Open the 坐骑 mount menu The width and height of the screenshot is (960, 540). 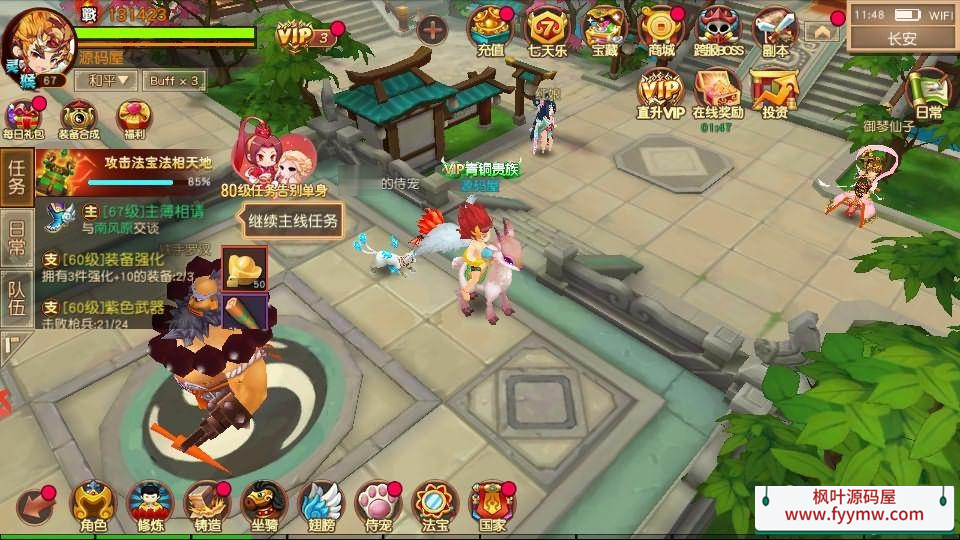264,506
